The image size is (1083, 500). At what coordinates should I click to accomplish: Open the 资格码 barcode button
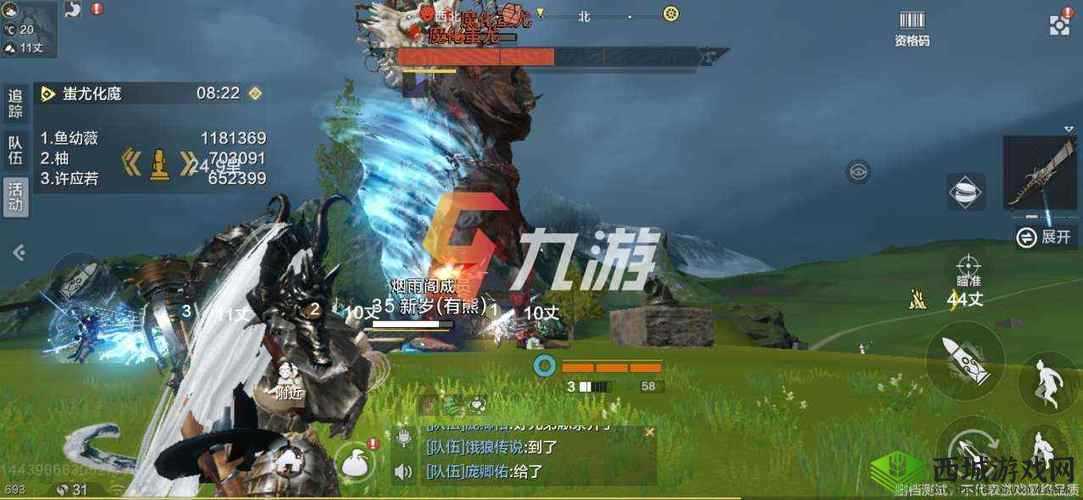[911, 28]
